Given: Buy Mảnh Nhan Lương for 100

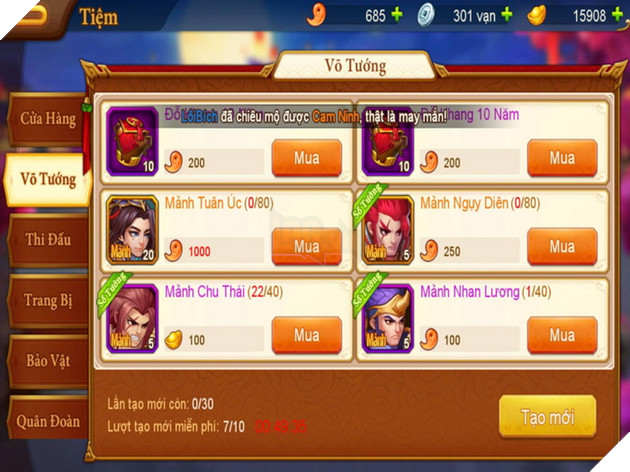Looking at the screenshot, I should pyautogui.click(x=561, y=335).
